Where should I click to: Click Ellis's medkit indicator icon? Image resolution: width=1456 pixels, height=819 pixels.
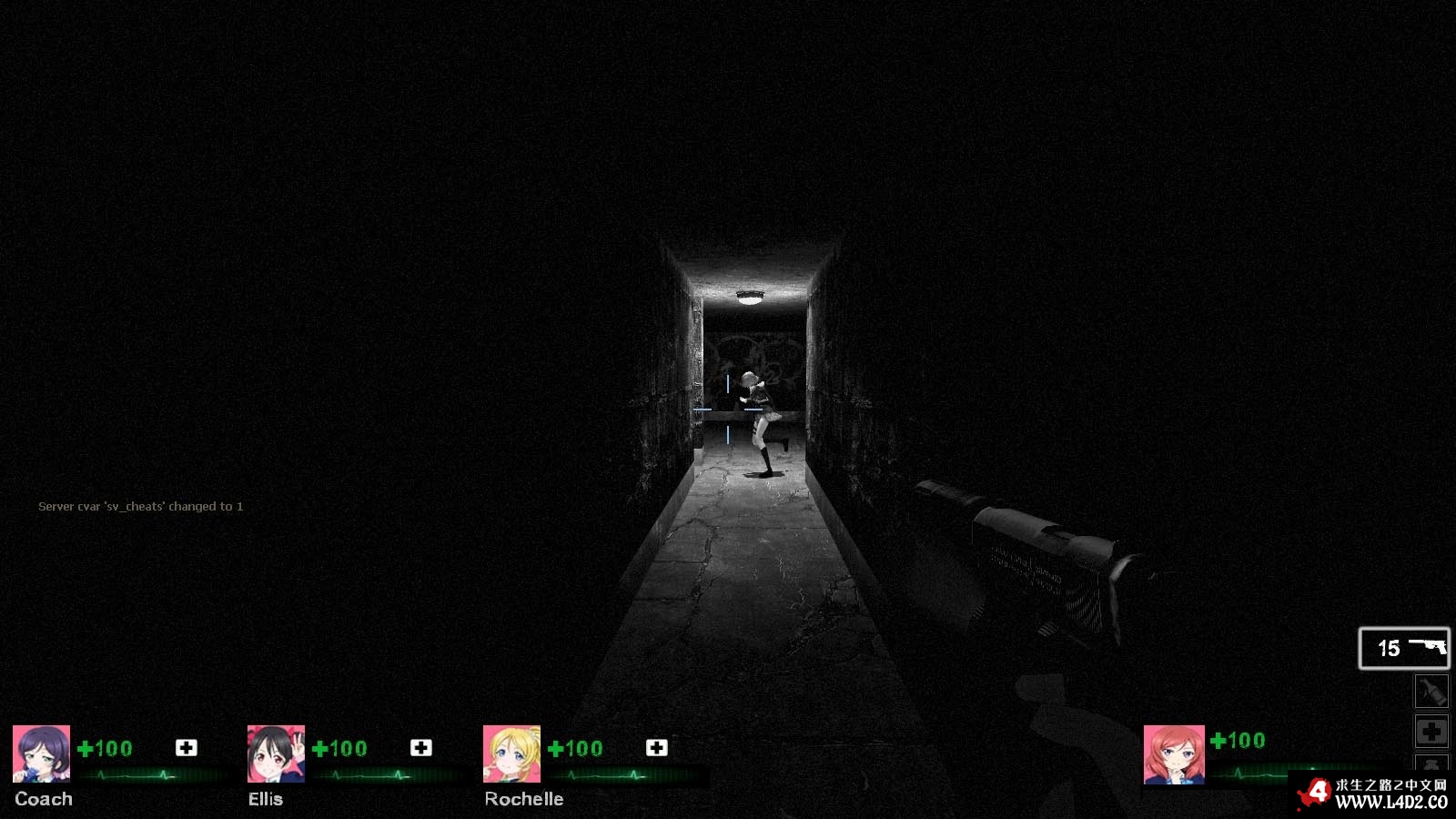pos(421,747)
